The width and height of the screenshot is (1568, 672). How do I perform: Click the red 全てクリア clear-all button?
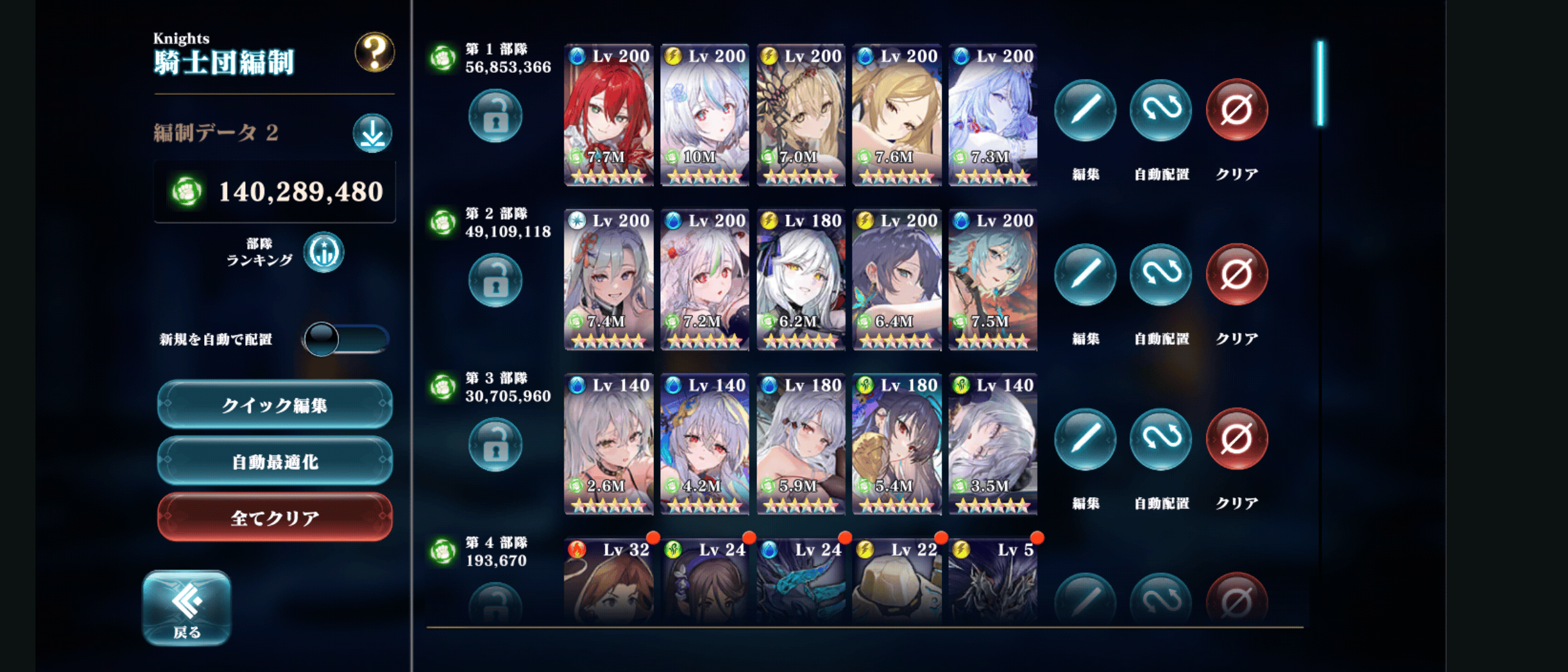(x=275, y=518)
